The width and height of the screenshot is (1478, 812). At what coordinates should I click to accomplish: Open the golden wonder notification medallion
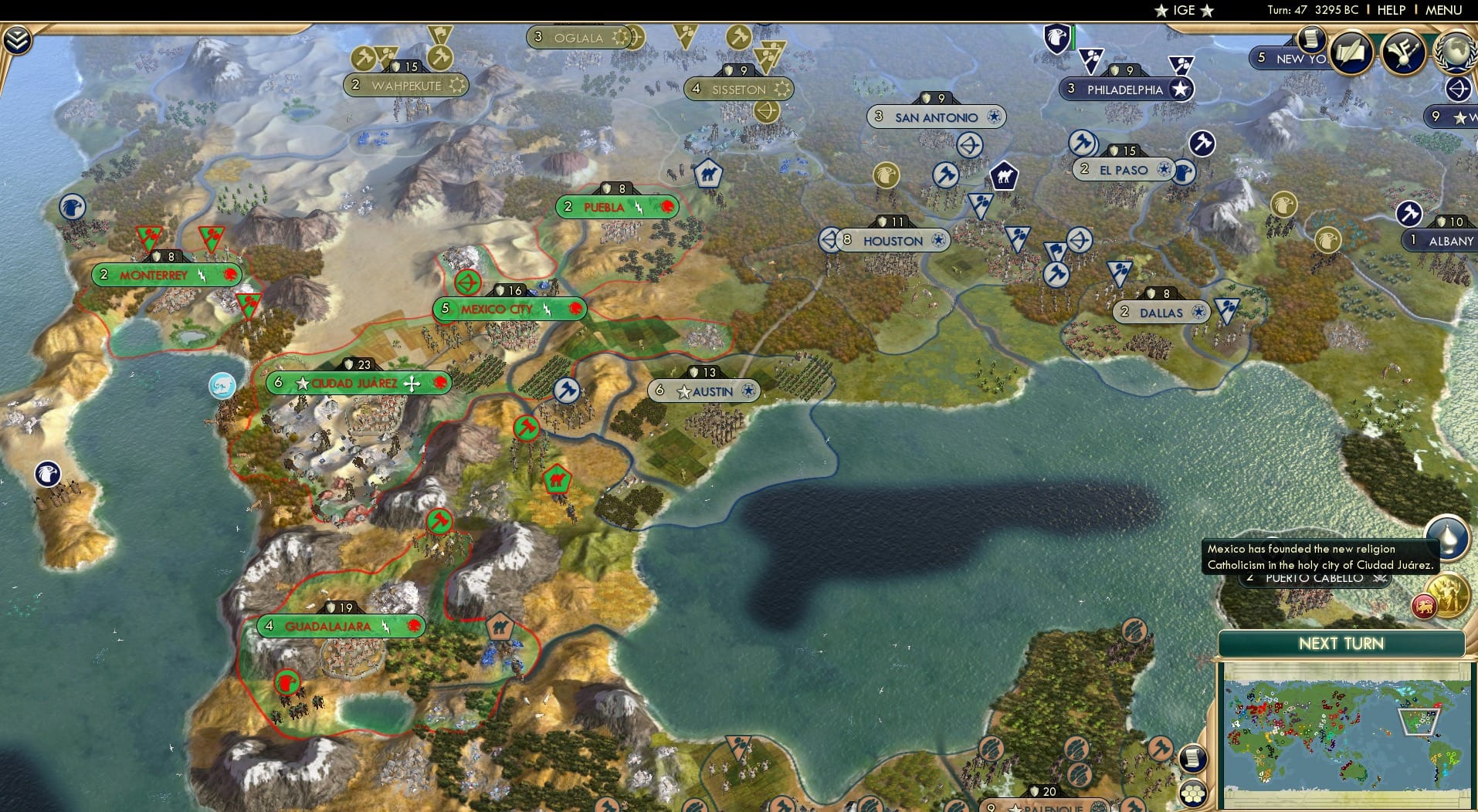tap(1448, 595)
